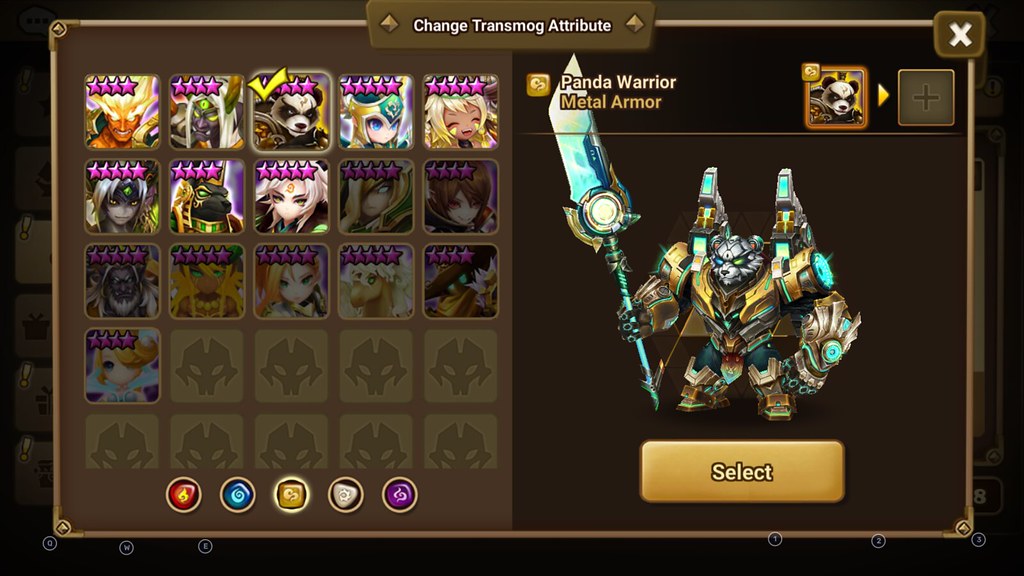The width and height of the screenshot is (1024, 576).
Task: Select the white-haired monster with forehead mark
Action: (291, 197)
